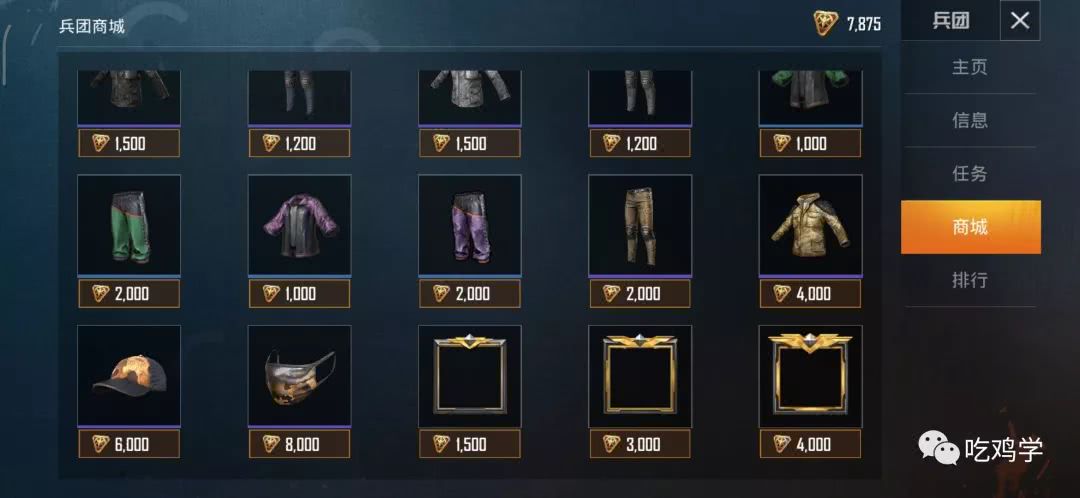Screen dimensions: 1080x498
Task: Click the 6,000 price under the cap
Action: (129, 444)
